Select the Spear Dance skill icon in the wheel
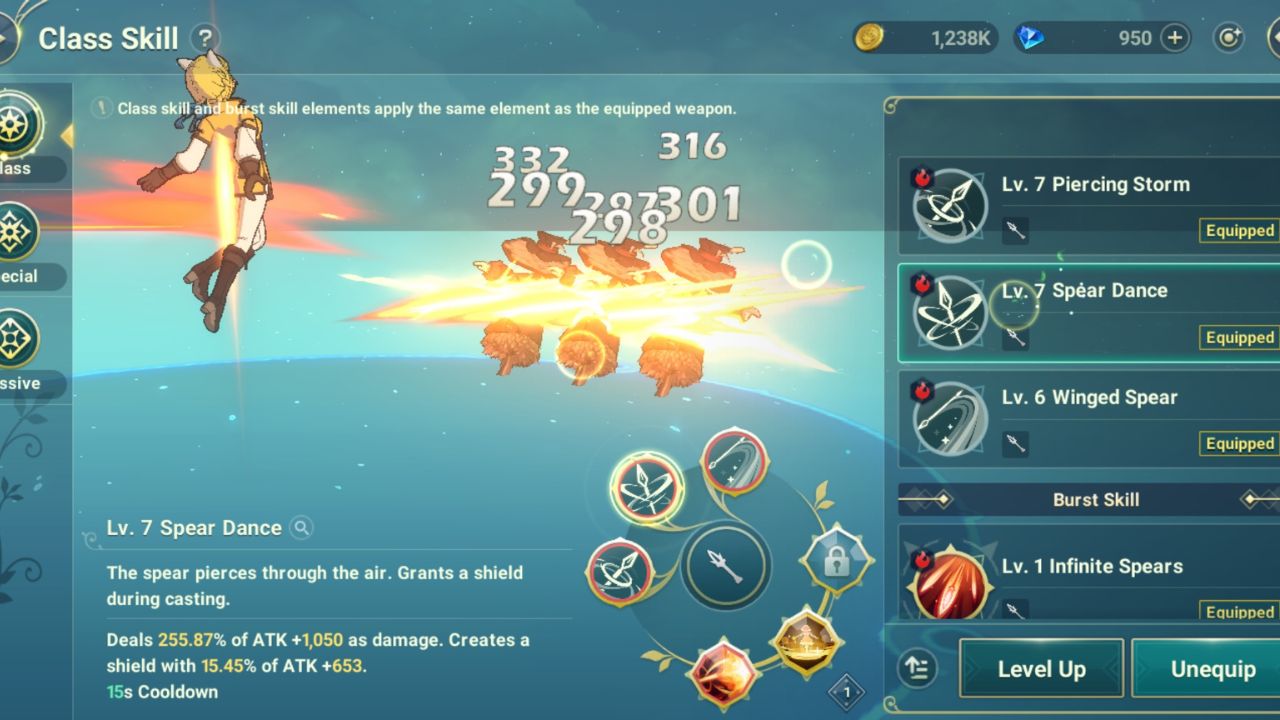This screenshot has width=1280, height=720. (647, 487)
